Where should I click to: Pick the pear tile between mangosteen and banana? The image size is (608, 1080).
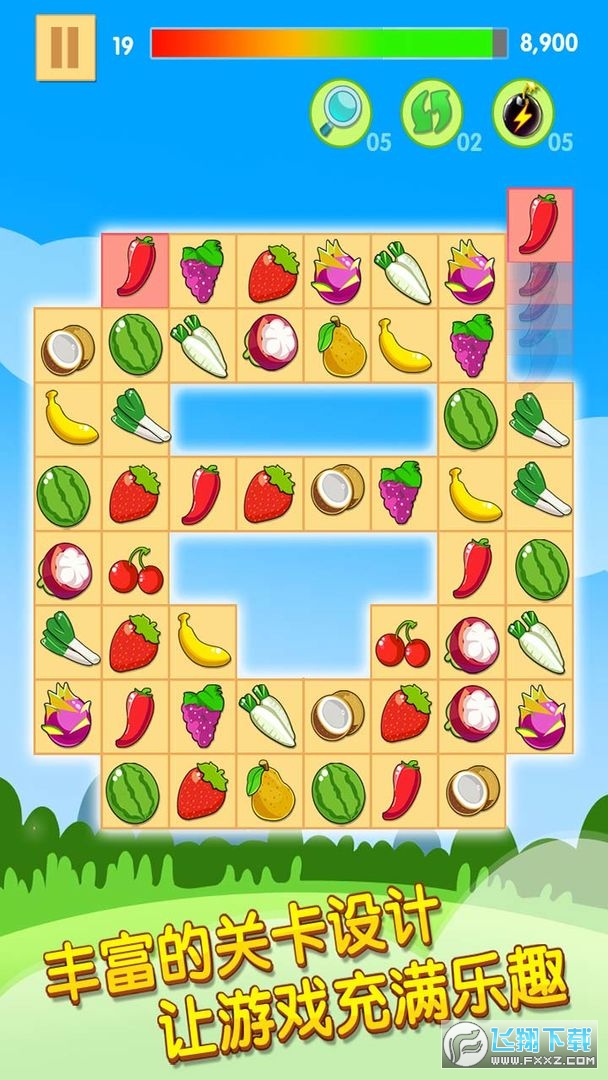pyautogui.click(x=338, y=345)
